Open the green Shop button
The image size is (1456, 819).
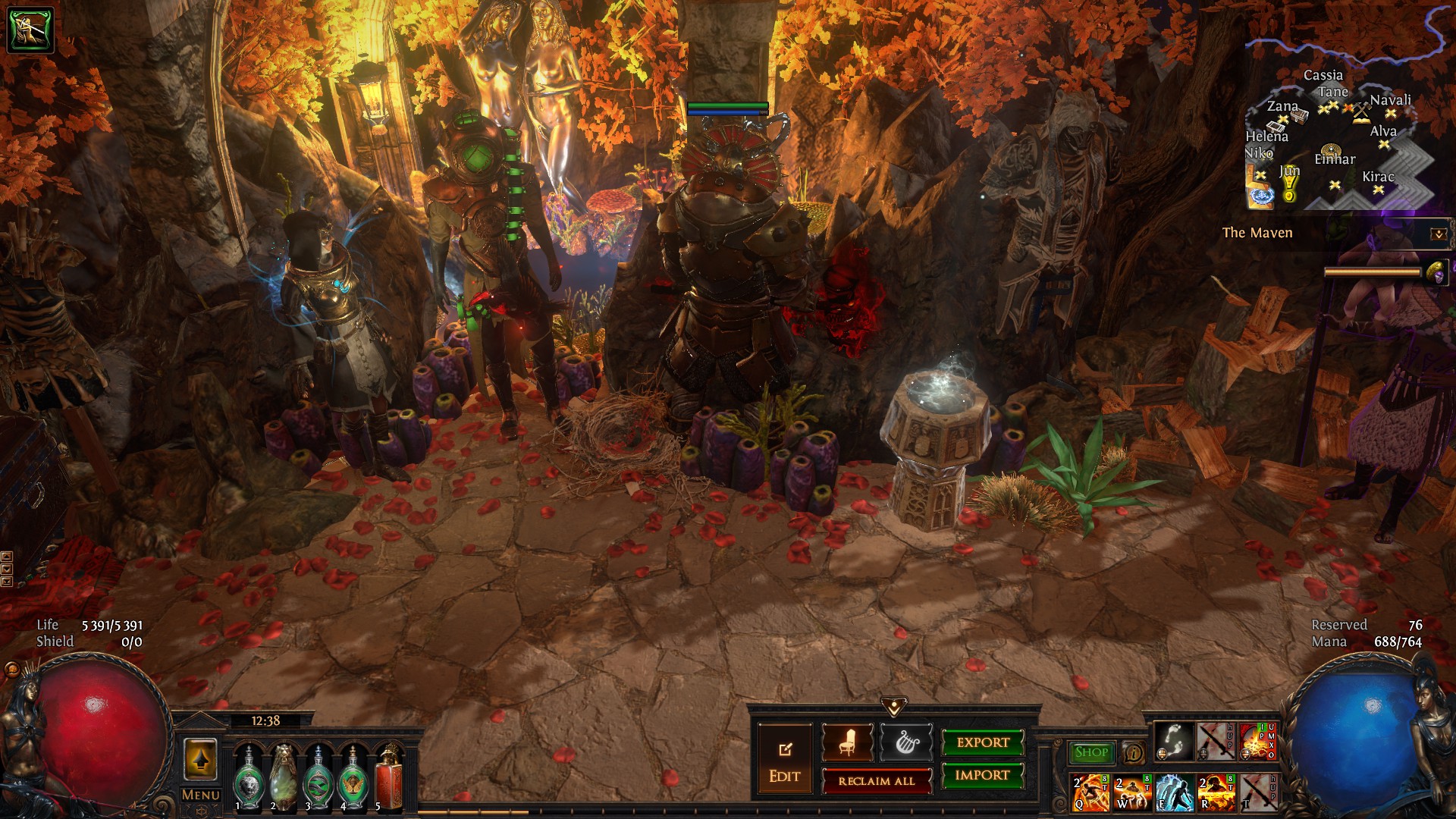(x=1091, y=752)
